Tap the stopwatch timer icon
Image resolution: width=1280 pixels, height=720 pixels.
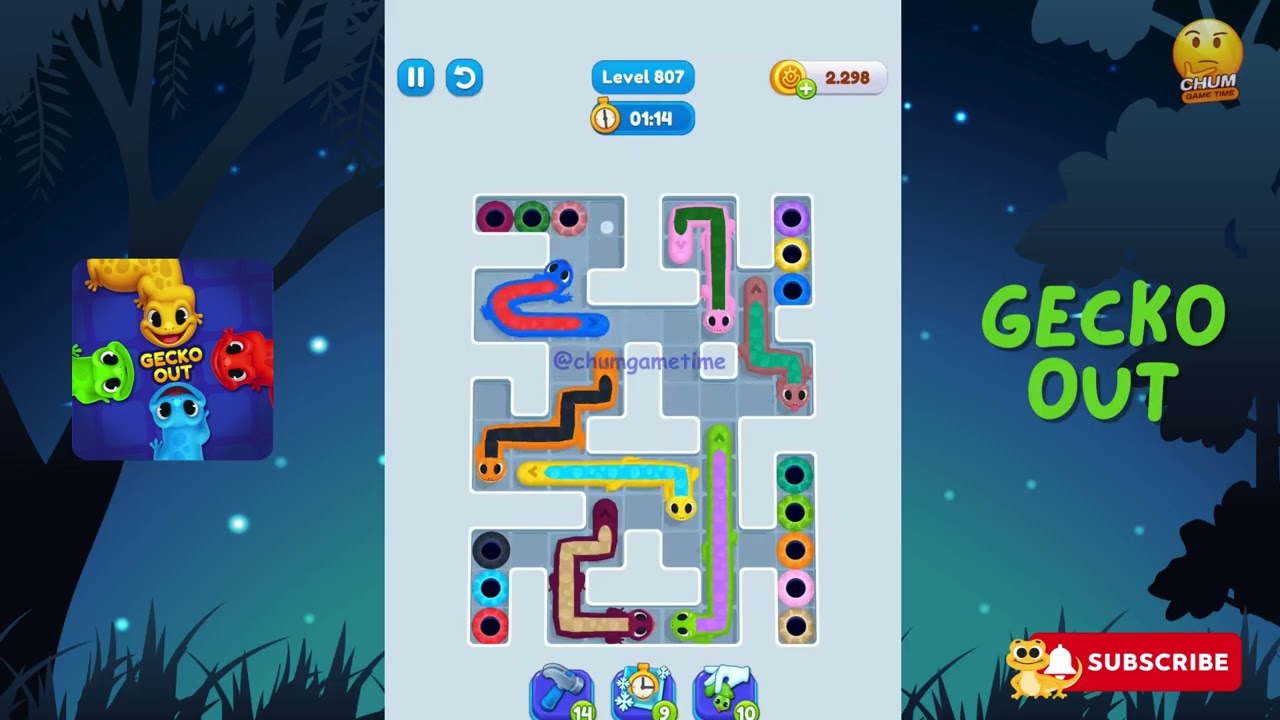(x=605, y=117)
